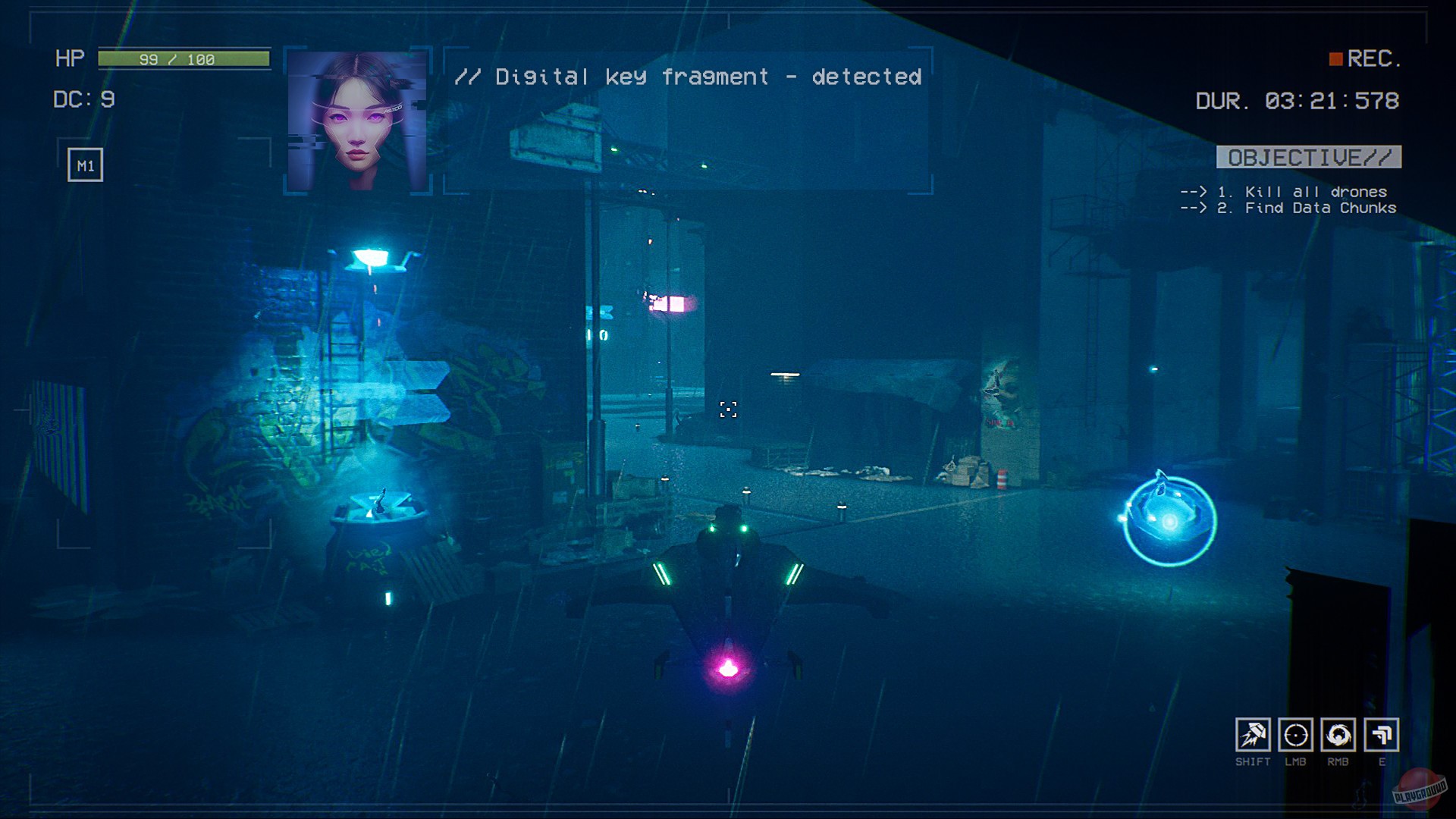Activate the SHIFT dash ability icon

click(1255, 736)
